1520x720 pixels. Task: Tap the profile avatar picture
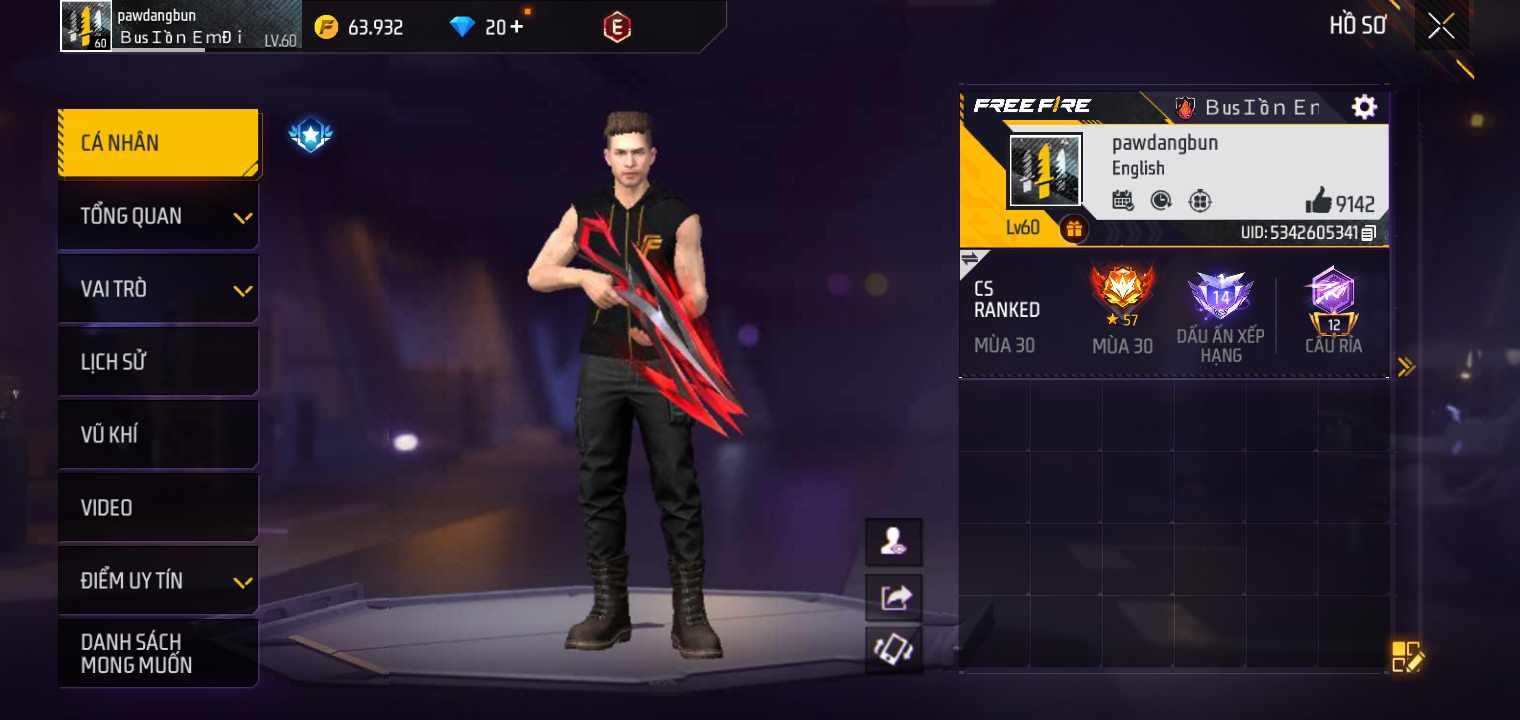click(1045, 171)
